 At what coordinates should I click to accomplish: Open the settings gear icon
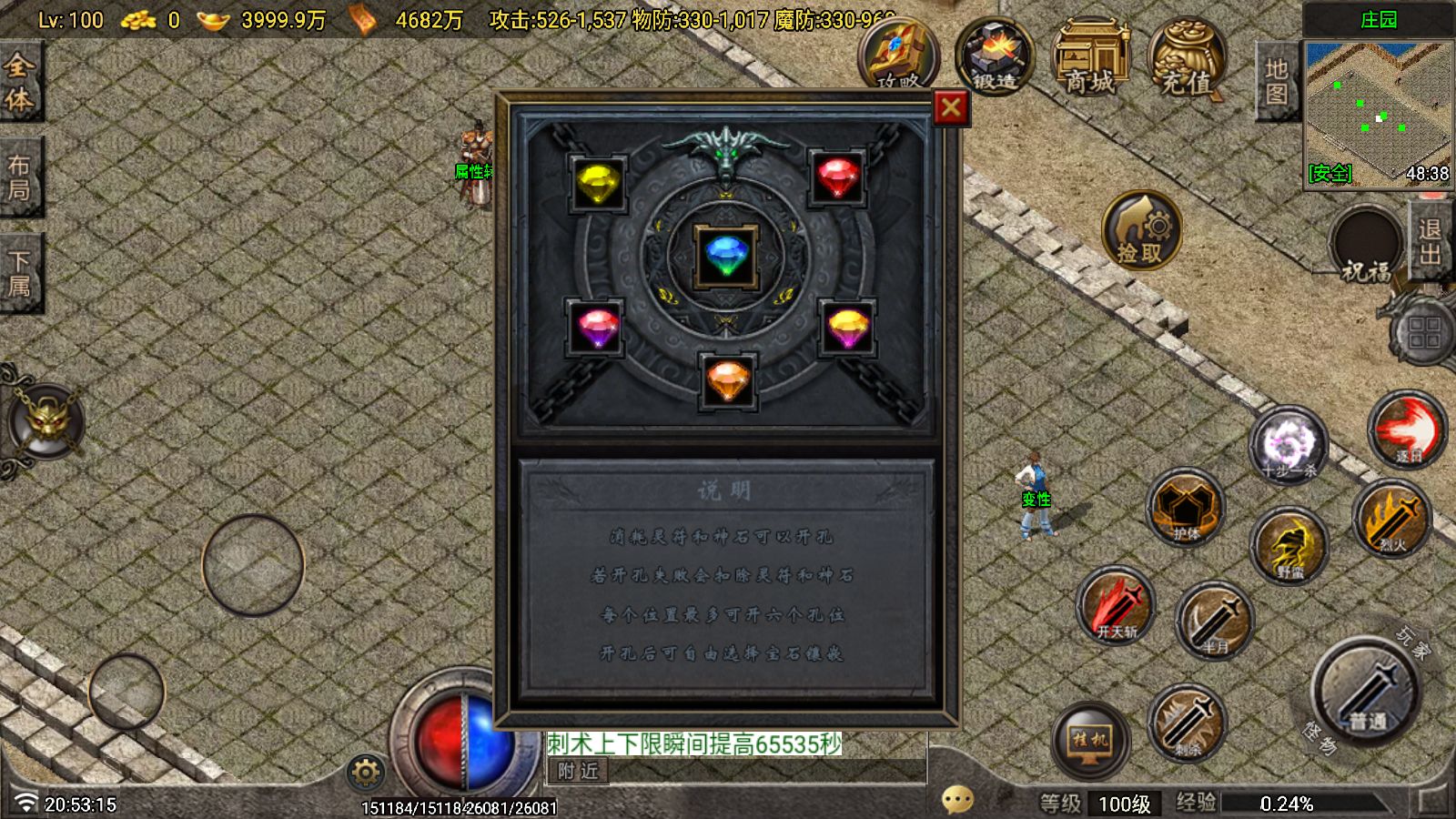tap(364, 772)
